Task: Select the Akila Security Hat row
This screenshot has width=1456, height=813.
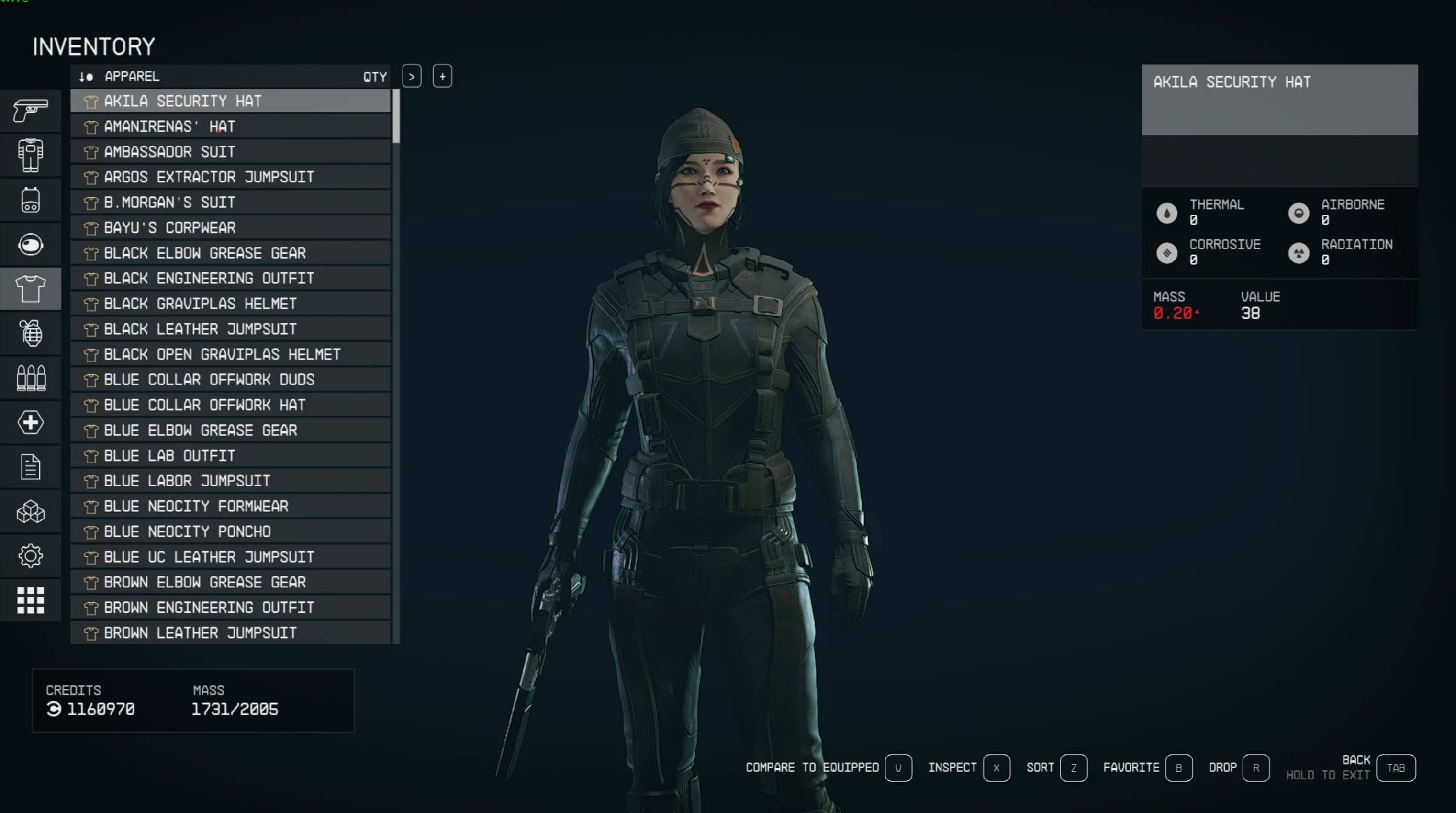Action: point(230,101)
